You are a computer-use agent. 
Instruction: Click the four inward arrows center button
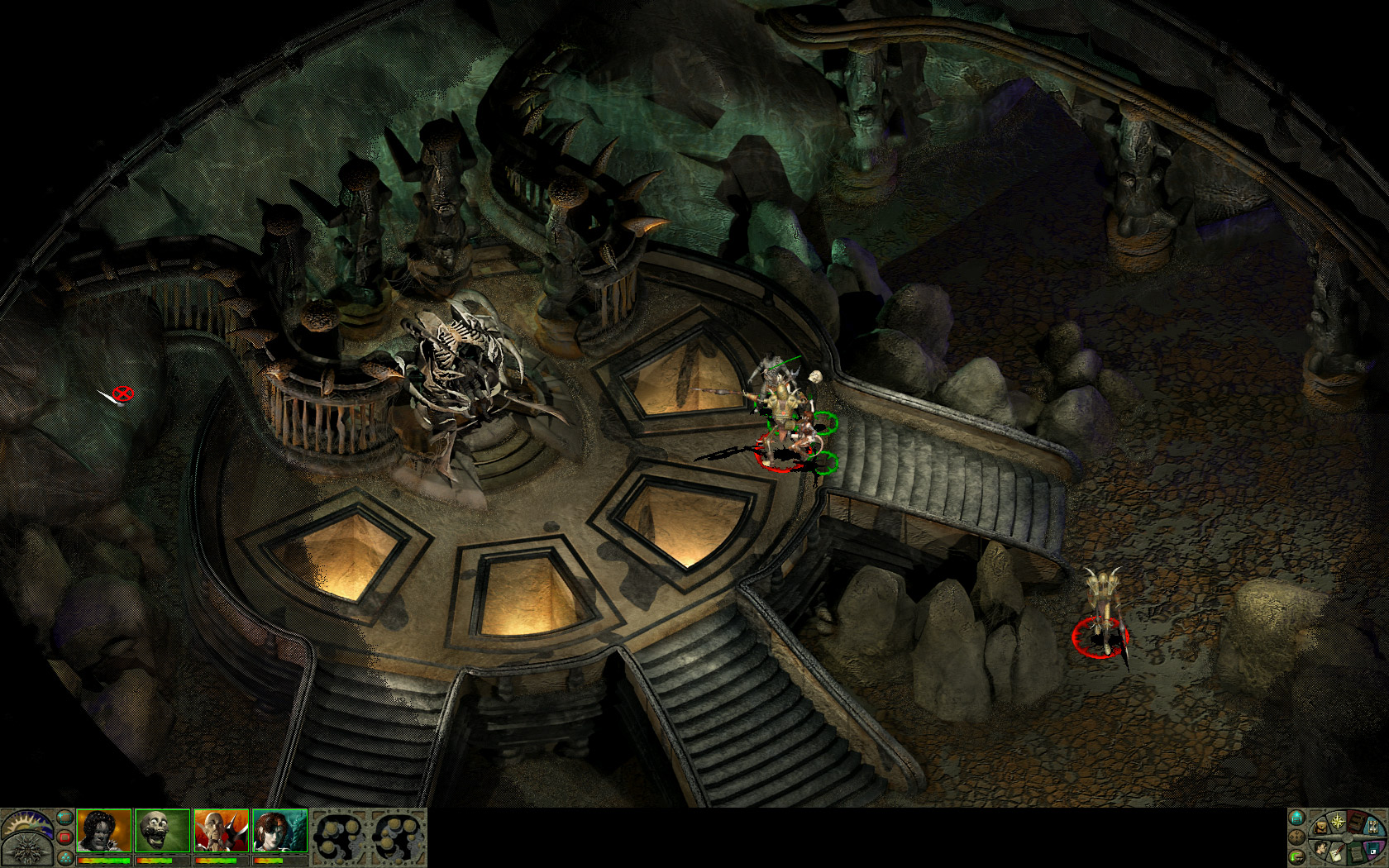pos(1296,837)
